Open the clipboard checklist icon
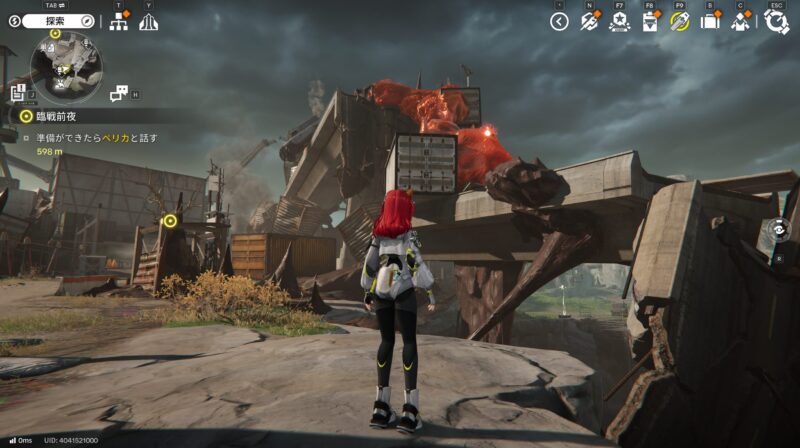Screen dimensions: 800x448 [x=650, y=21]
